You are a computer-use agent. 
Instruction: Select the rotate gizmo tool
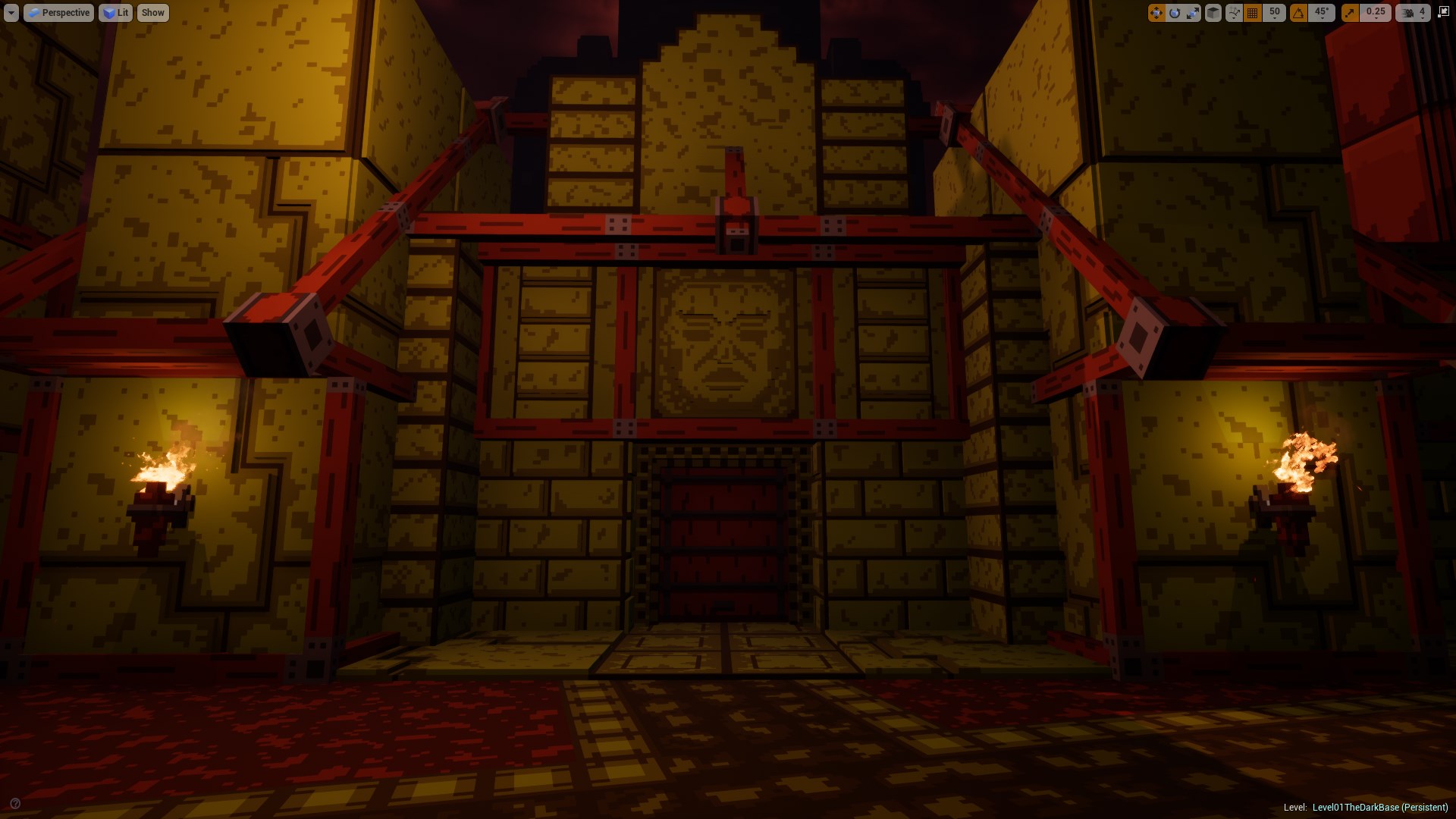(1175, 13)
